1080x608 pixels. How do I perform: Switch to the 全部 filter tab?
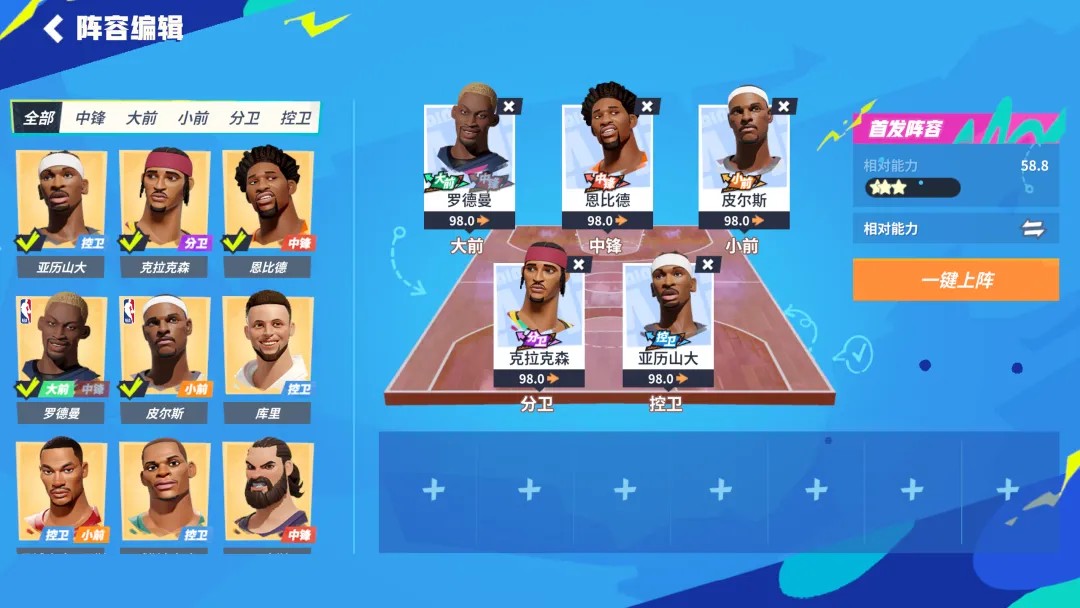(x=39, y=118)
